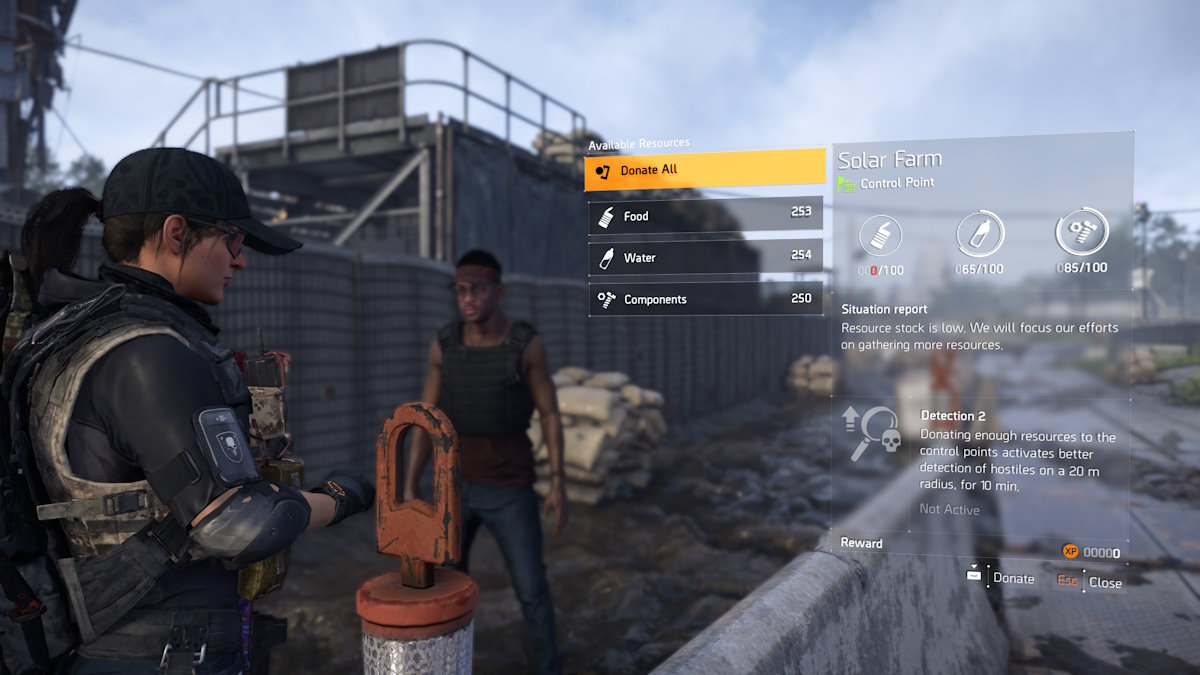Pick the Components resource row
The height and width of the screenshot is (675, 1200).
click(705, 299)
